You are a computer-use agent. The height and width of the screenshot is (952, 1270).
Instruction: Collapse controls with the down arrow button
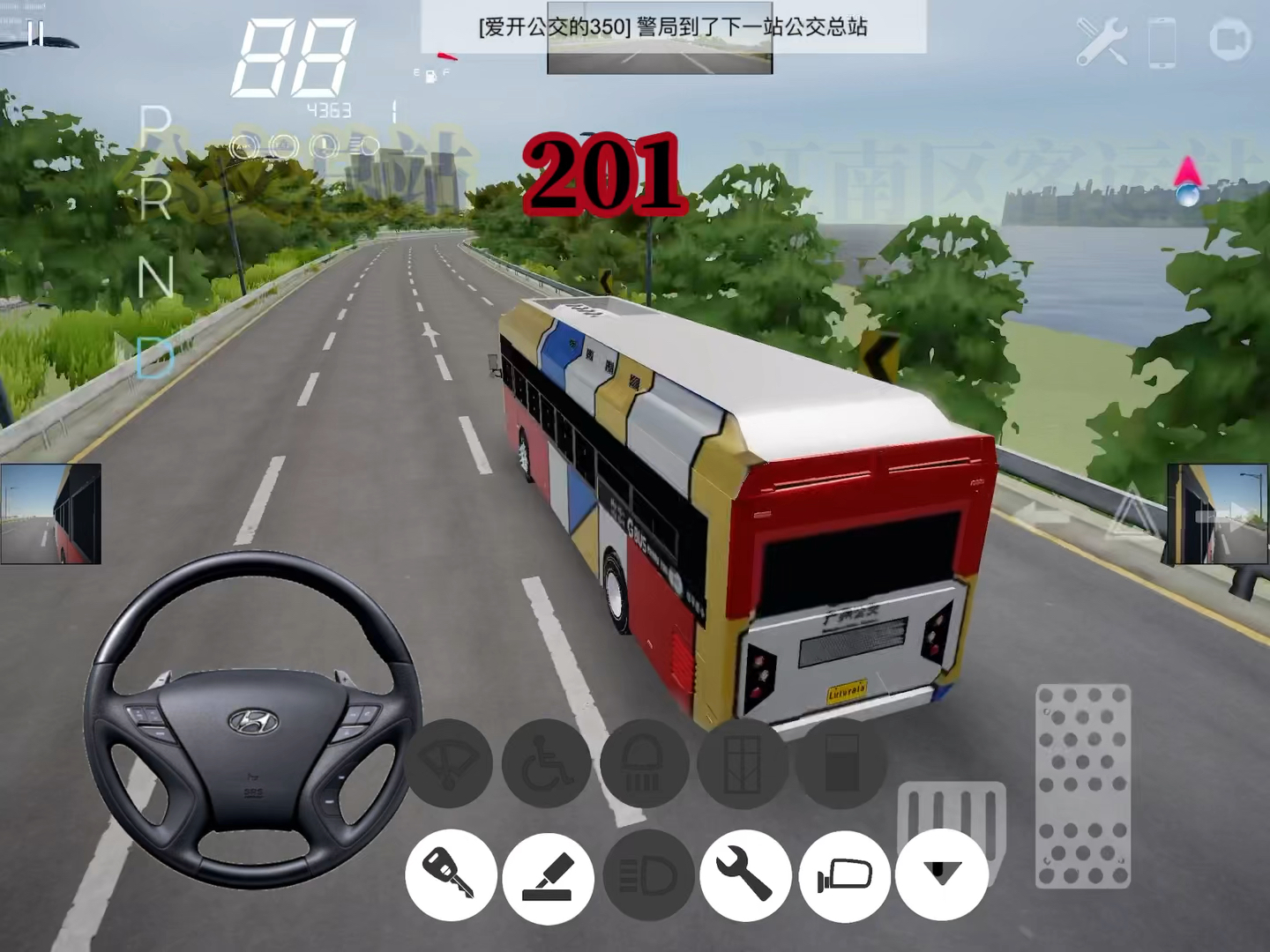941,874
